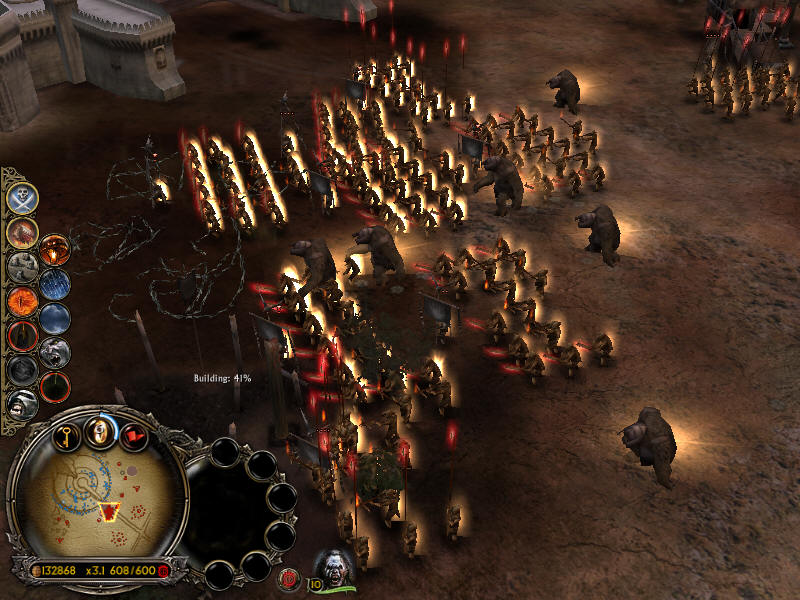Use the Eye of Sauron power
800x600 pixels.
click(22, 299)
